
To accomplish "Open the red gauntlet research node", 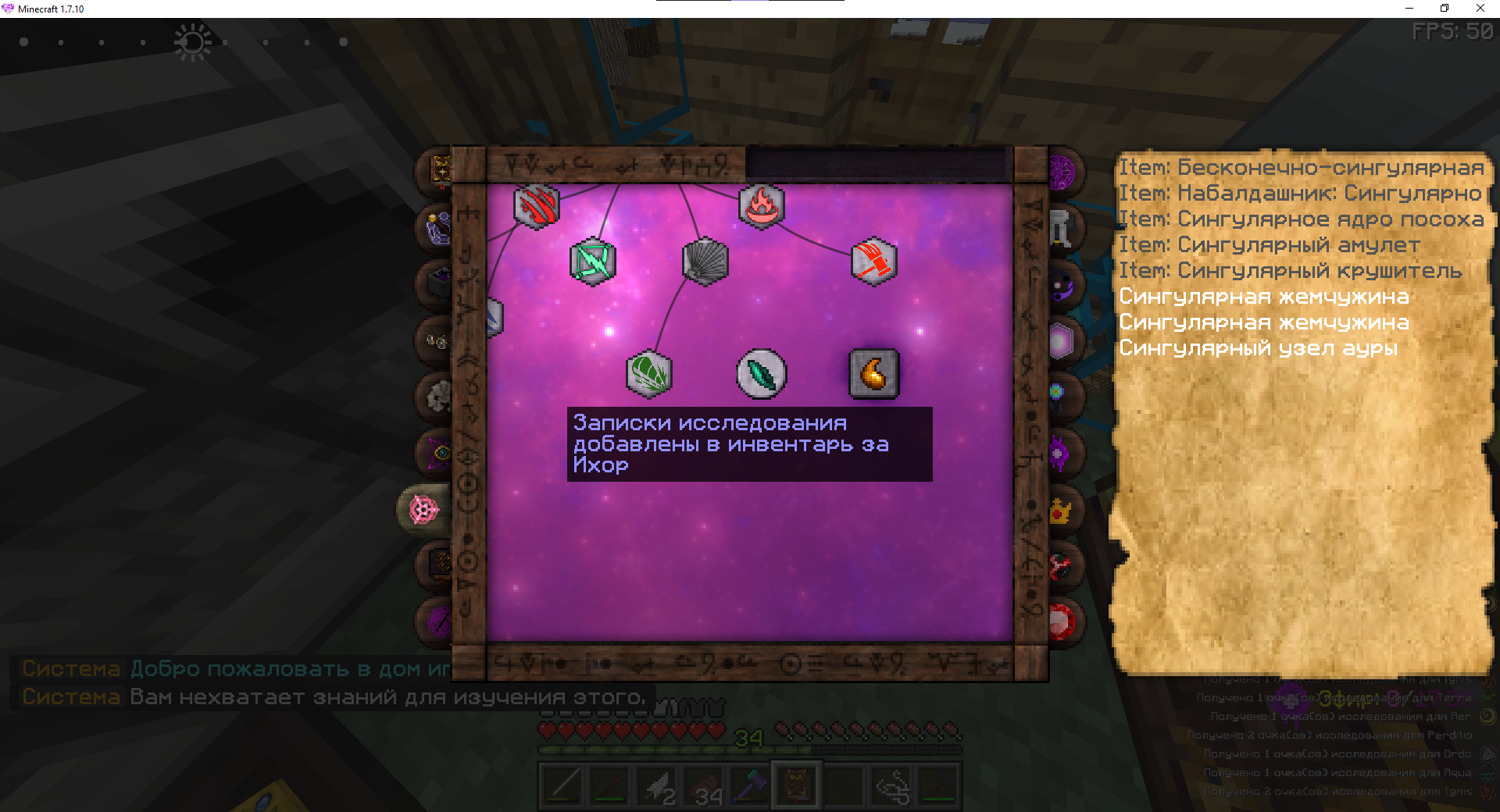I will click(x=873, y=262).
